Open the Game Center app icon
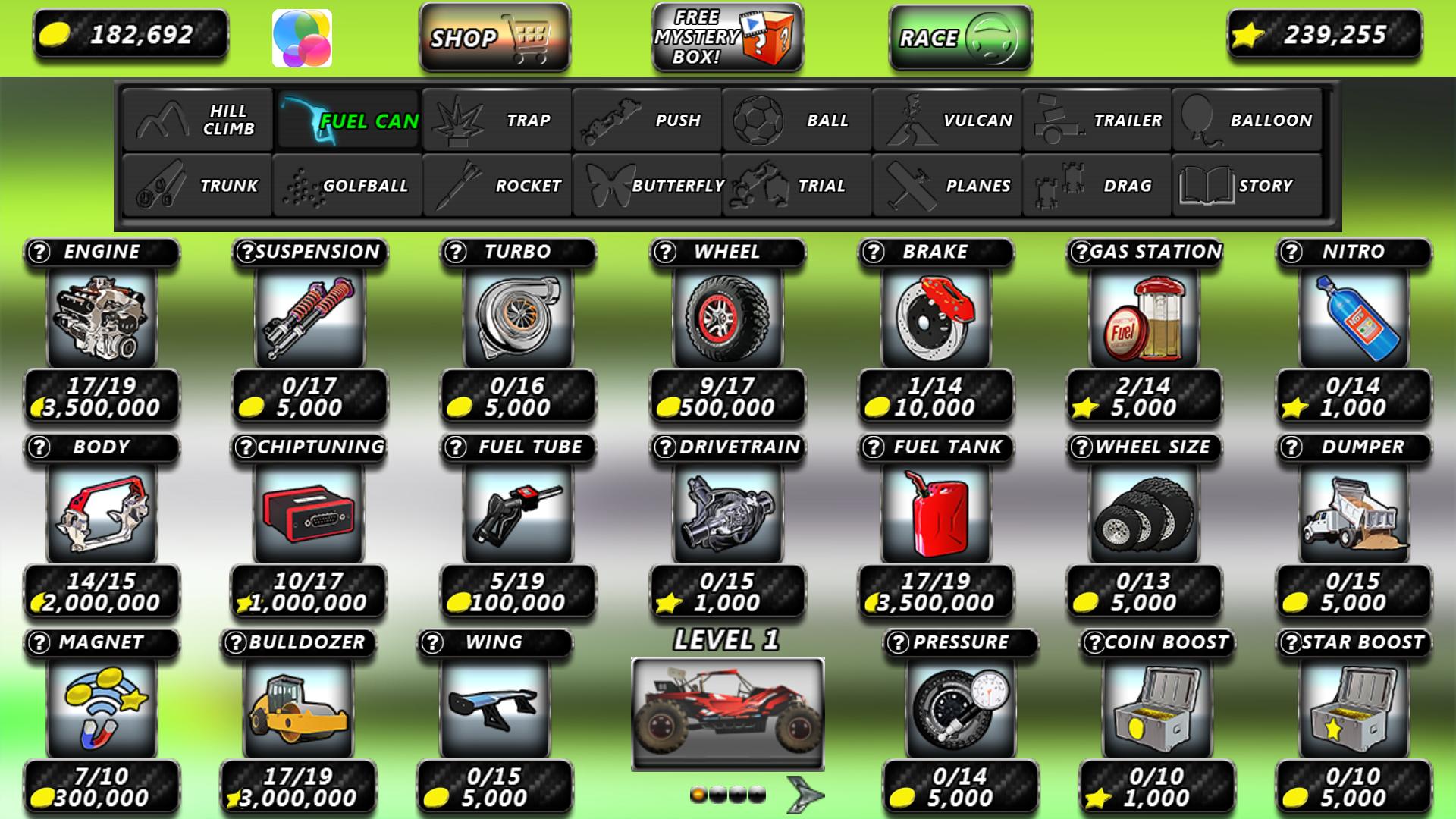Image resolution: width=1456 pixels, height=819 pixels. coord(303,39)
